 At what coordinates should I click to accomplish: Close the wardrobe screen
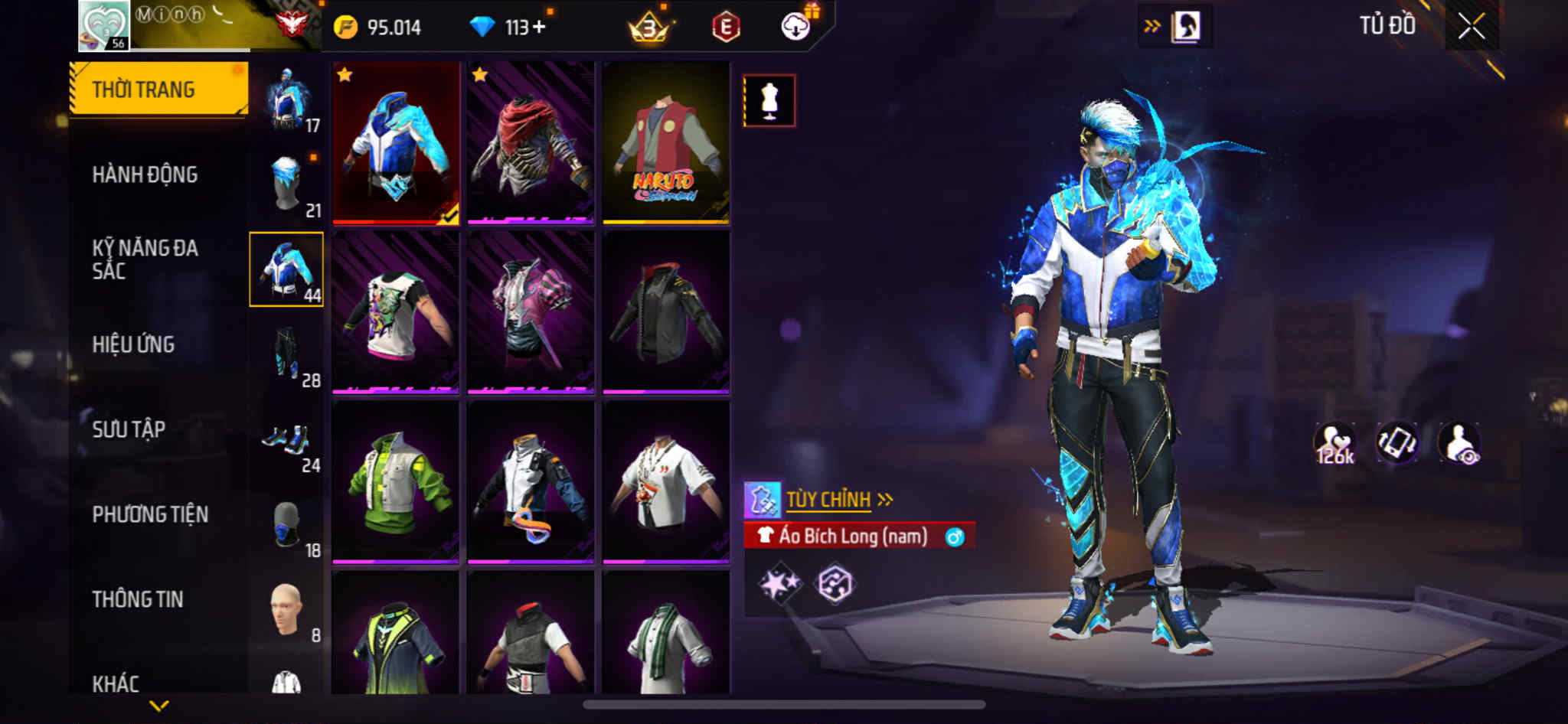tap(1471, 27)
